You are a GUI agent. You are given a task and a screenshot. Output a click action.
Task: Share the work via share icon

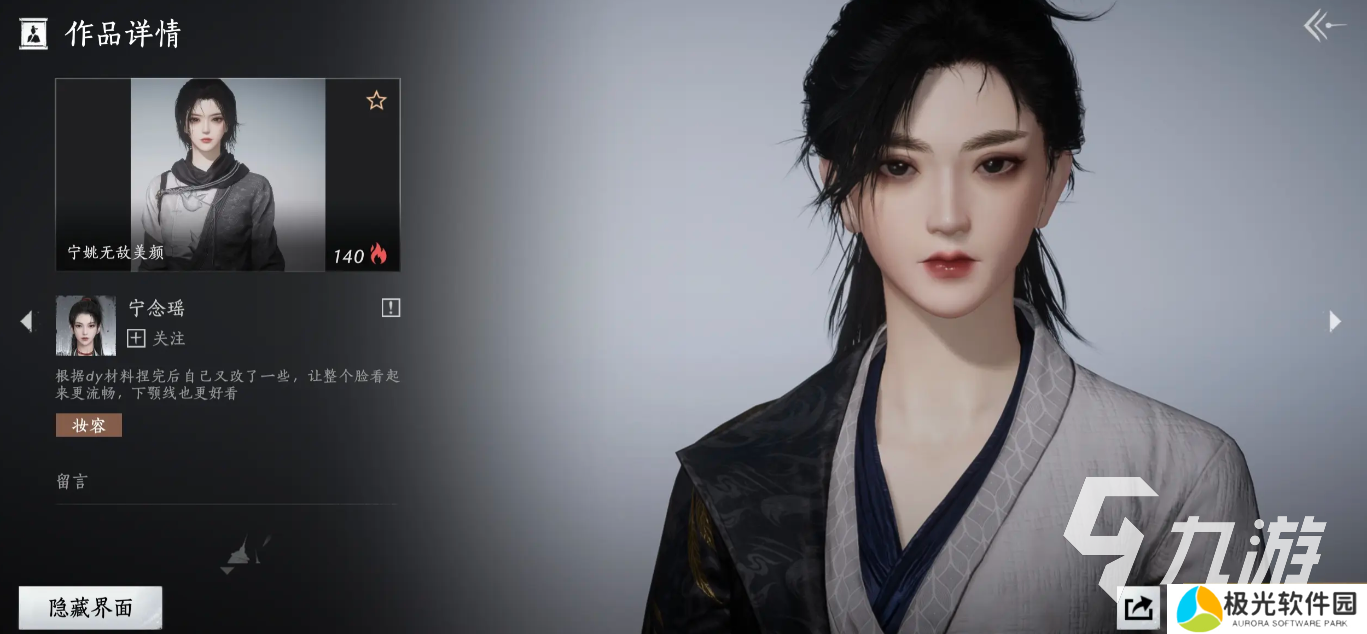[x=1138, y=607]
